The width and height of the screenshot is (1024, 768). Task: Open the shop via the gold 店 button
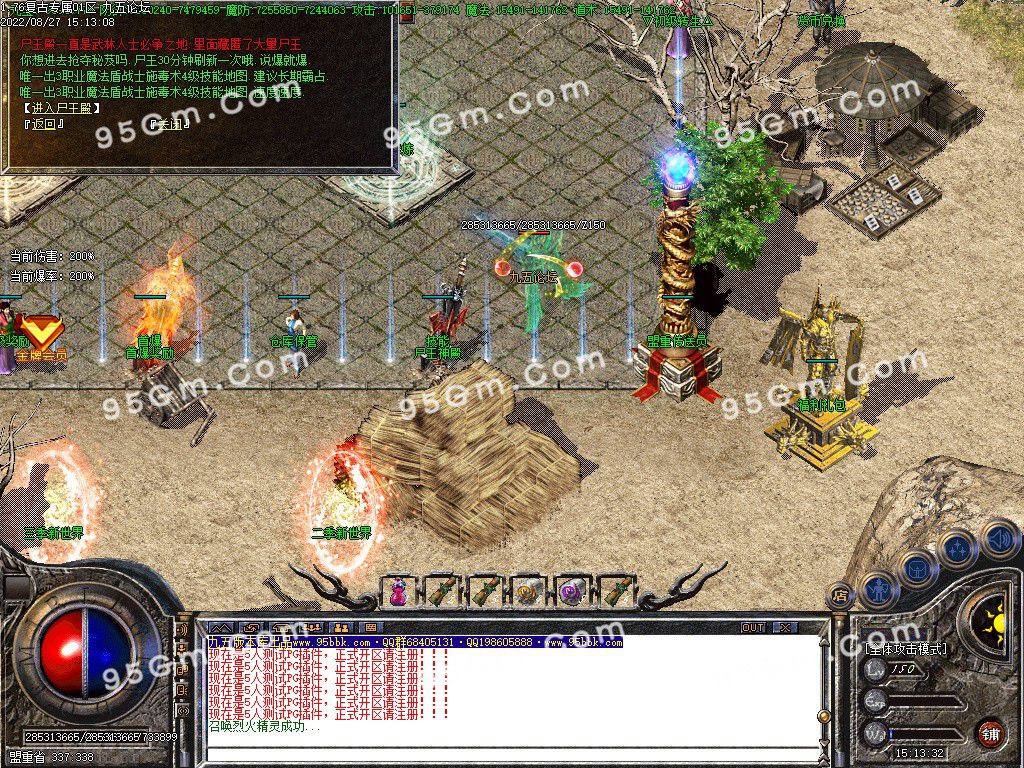pyautogui.click(x=840, y=596)
